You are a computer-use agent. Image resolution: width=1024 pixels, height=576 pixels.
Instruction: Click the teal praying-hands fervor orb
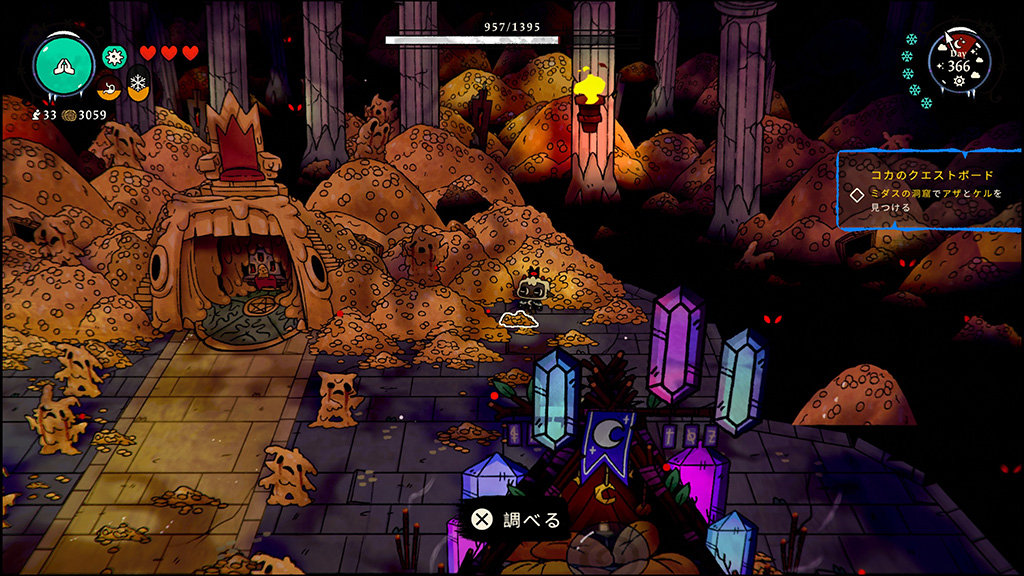coord(65,64)
